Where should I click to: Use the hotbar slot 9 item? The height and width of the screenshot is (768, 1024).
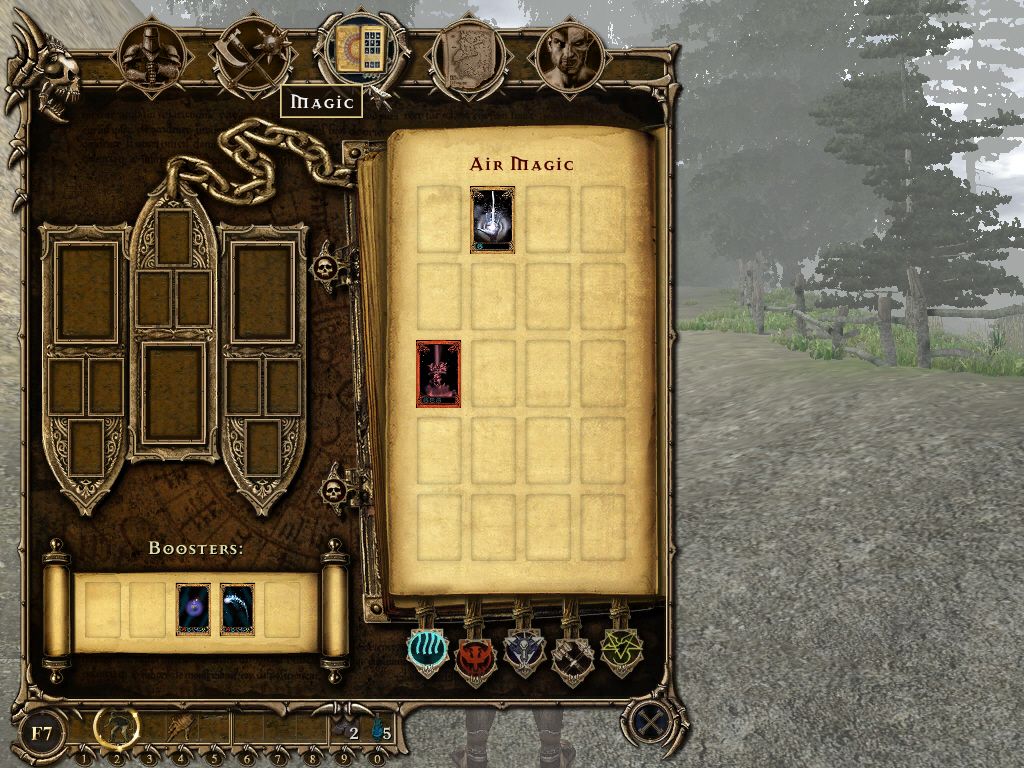[x=345, y=731]
